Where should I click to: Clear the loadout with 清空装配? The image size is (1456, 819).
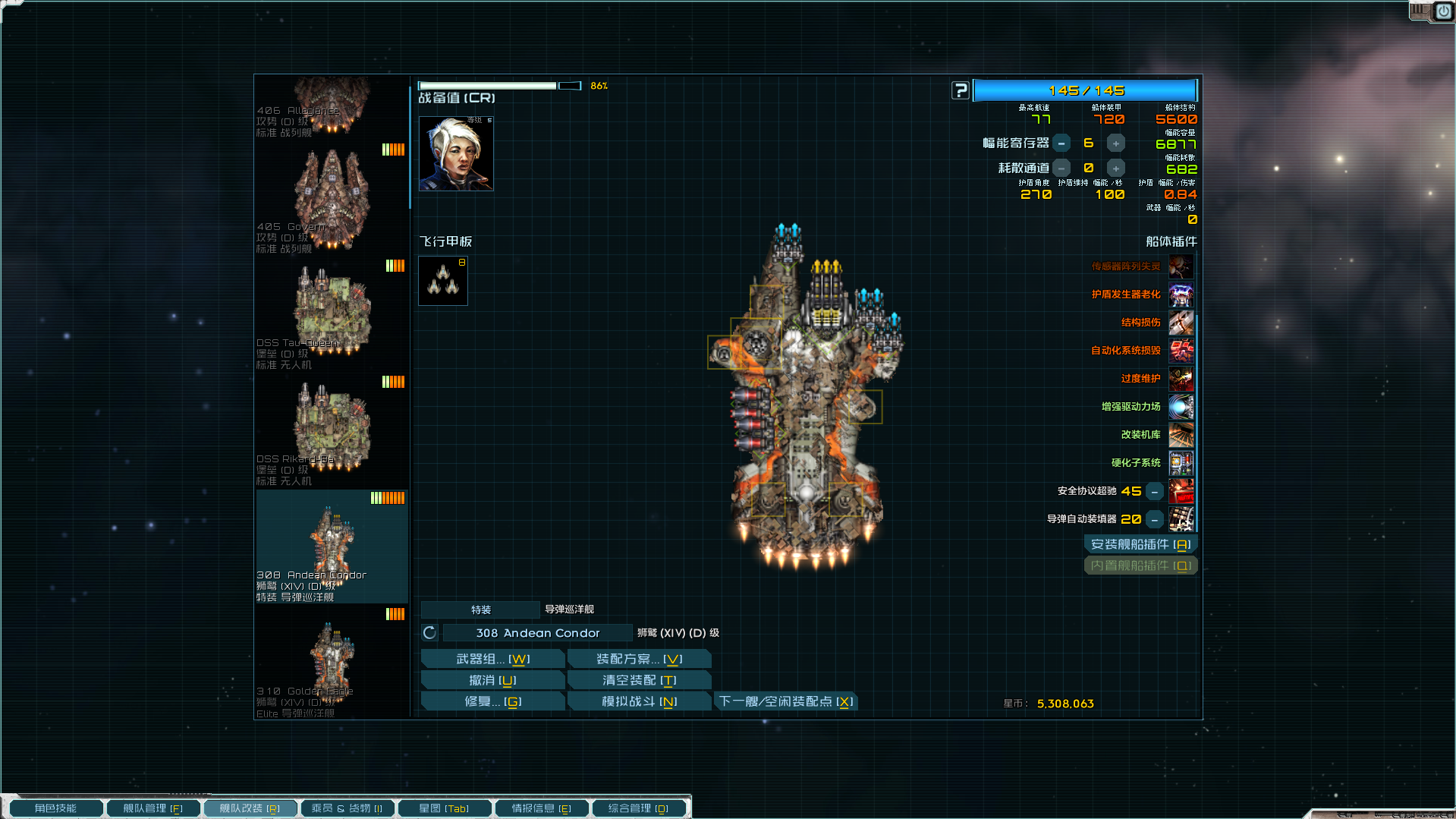pos(639,680)
